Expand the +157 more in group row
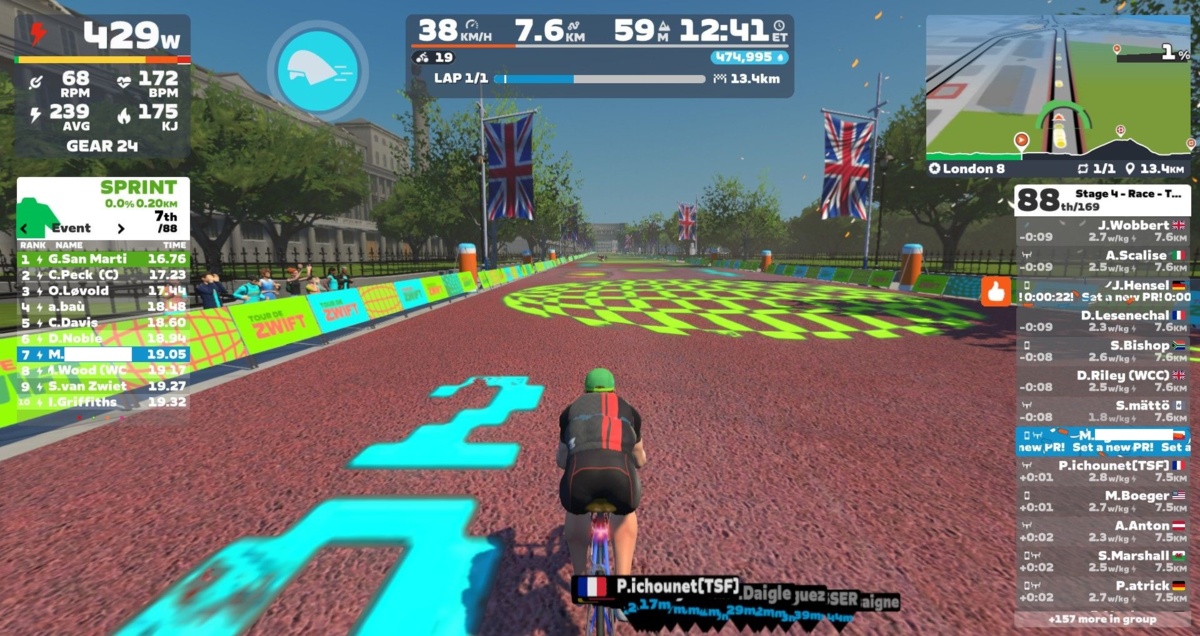This screenshot has width=1200, height=636. point(1103,619)
